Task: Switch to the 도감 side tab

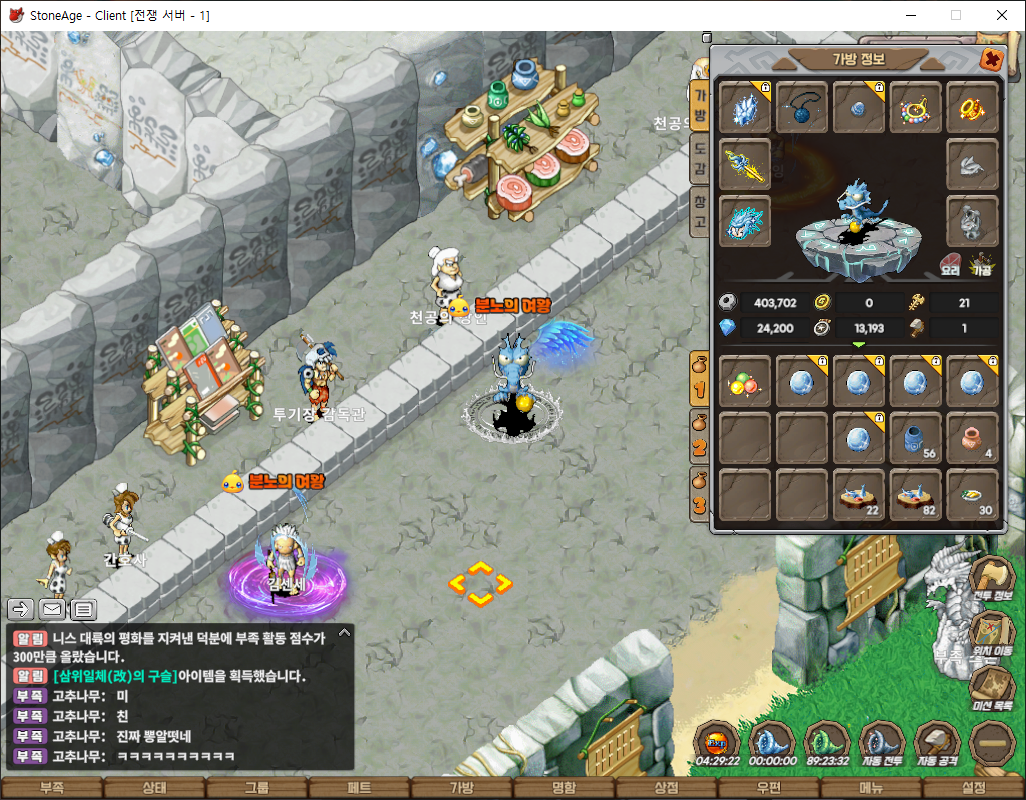Action: pos(700,158)
